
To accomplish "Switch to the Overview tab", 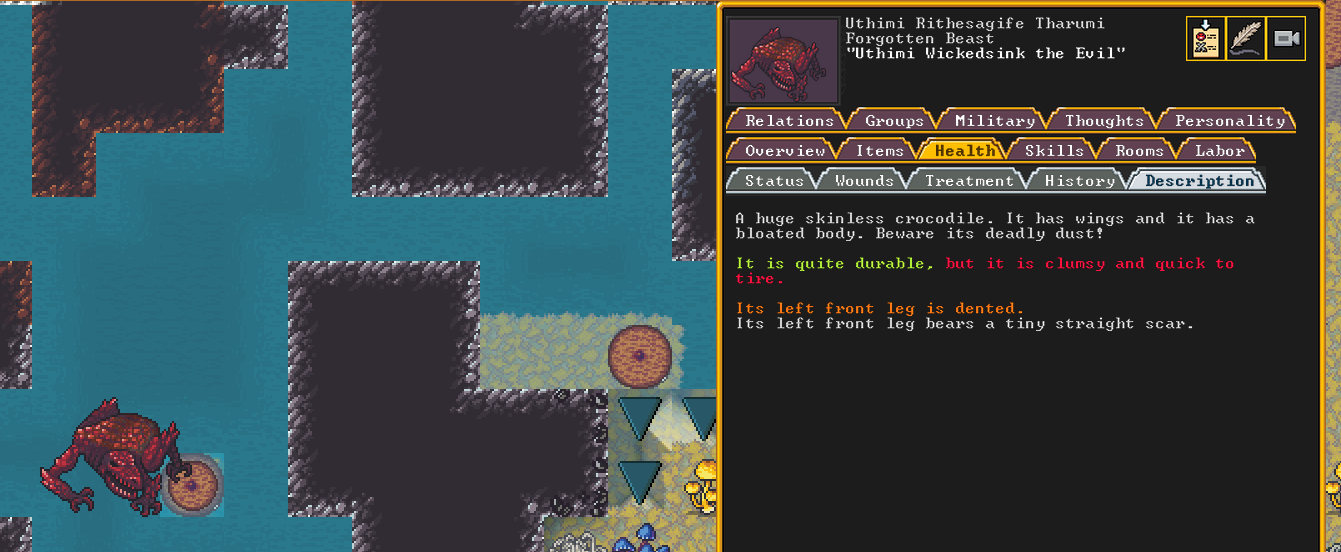I will (x=785, y=151).
